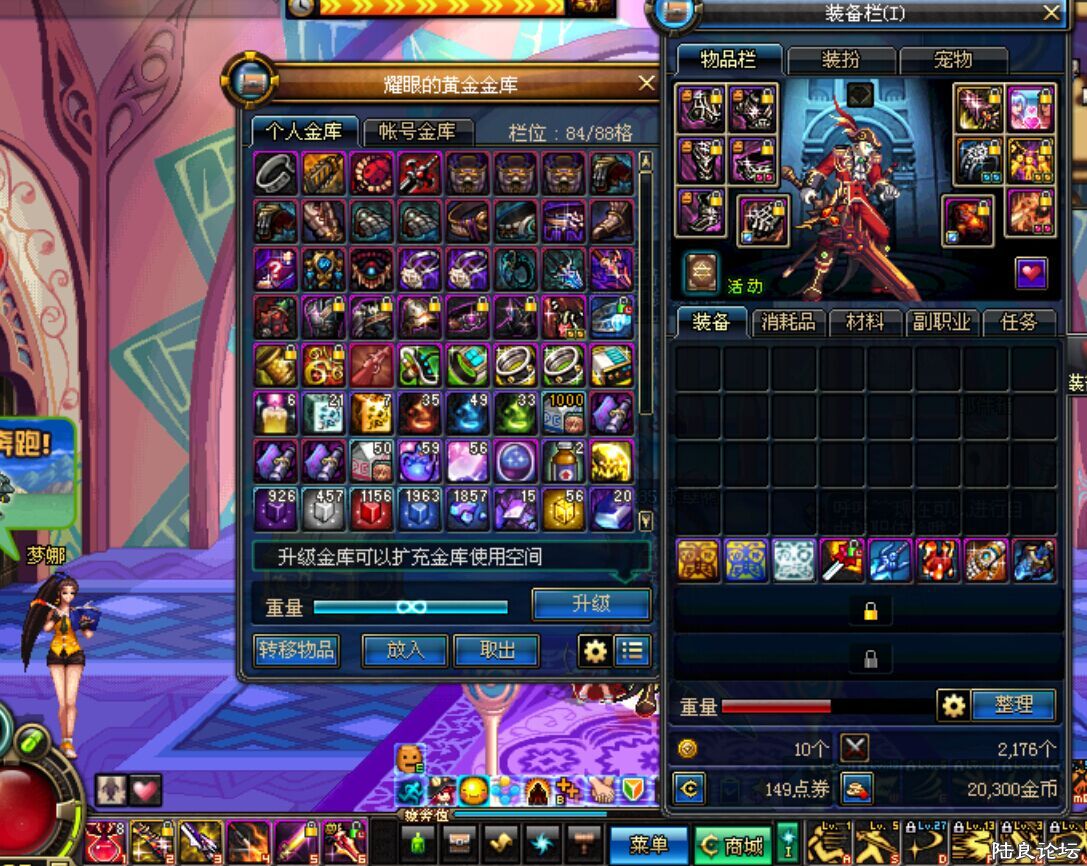Image resolution: width=1087 pixels, height=866 pixels.
Task: Select the 个人金库 personal vault tab
Action: [303, 132]
